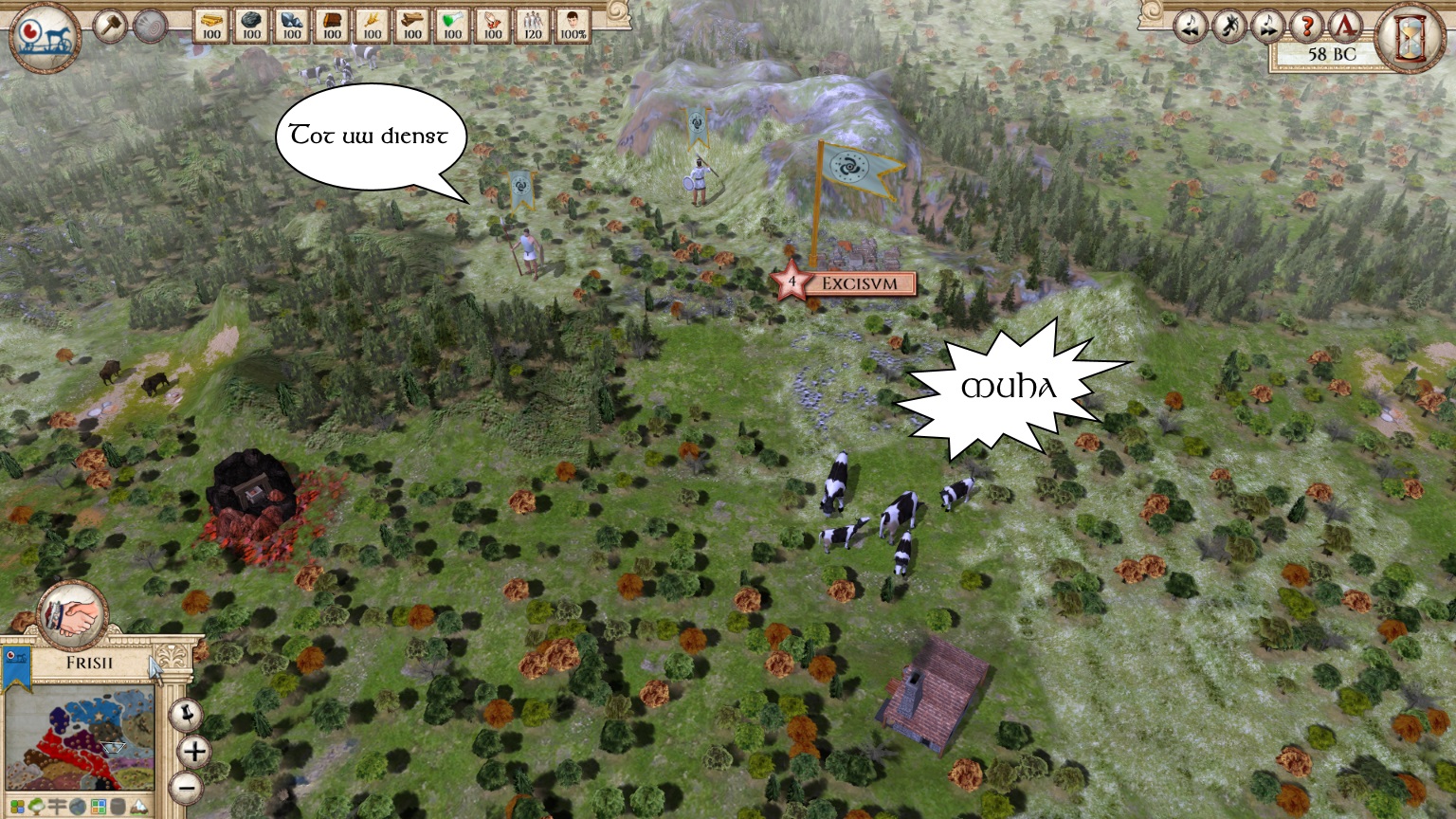Click the gold bars resource icon
This screenshot has width=1456, height=819.
point(211,25)
